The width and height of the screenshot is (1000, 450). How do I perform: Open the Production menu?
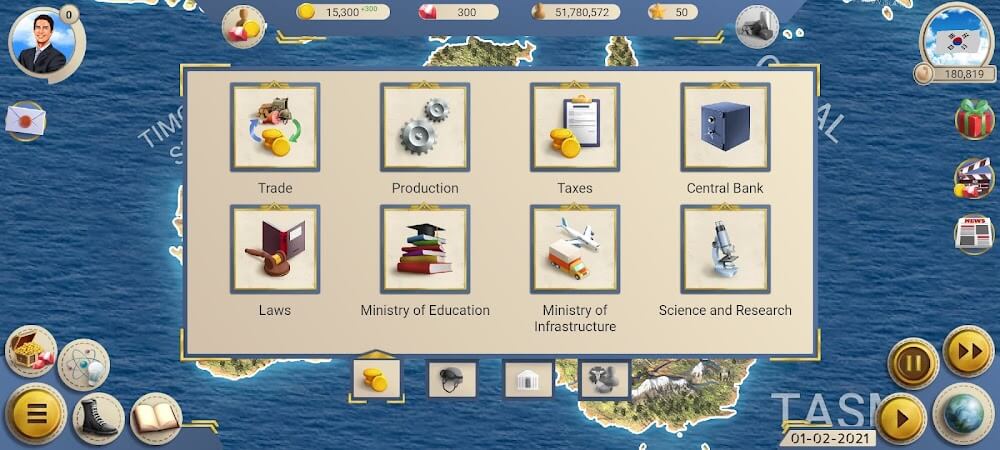[425, 128]
